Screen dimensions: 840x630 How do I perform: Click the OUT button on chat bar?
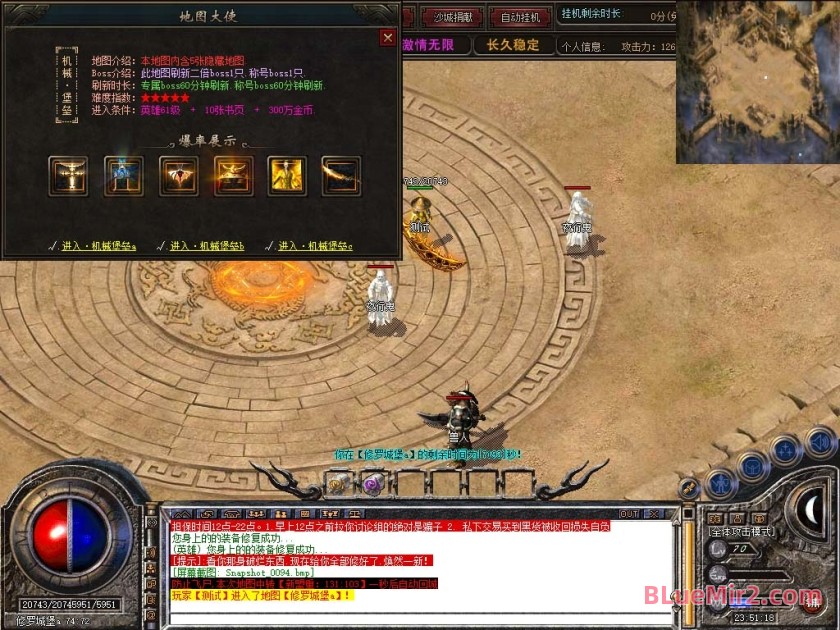coord(630,513)
